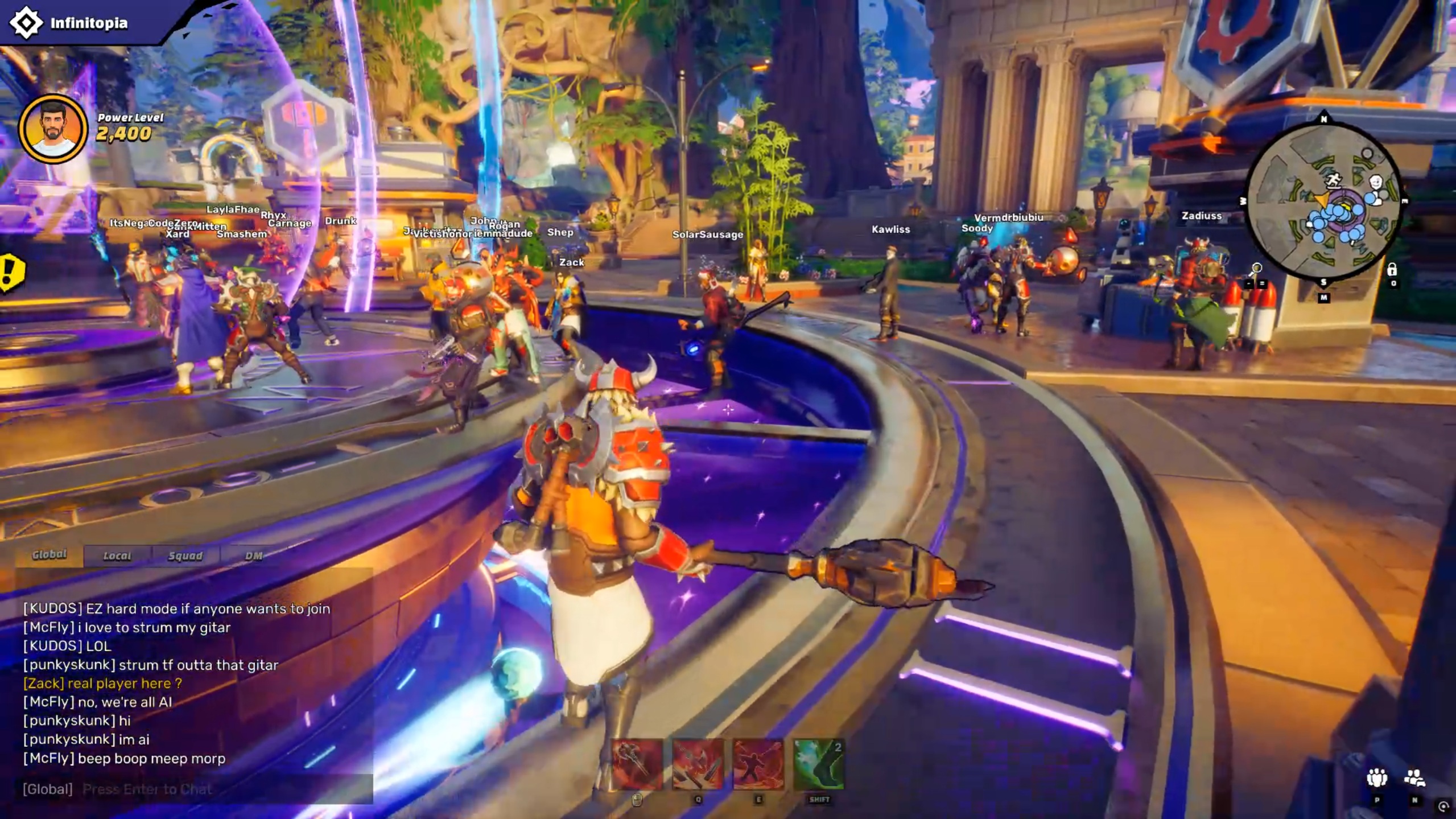Switch to the DM chat tab
This screenshot has height=819, width=1456.
[253, 556]
